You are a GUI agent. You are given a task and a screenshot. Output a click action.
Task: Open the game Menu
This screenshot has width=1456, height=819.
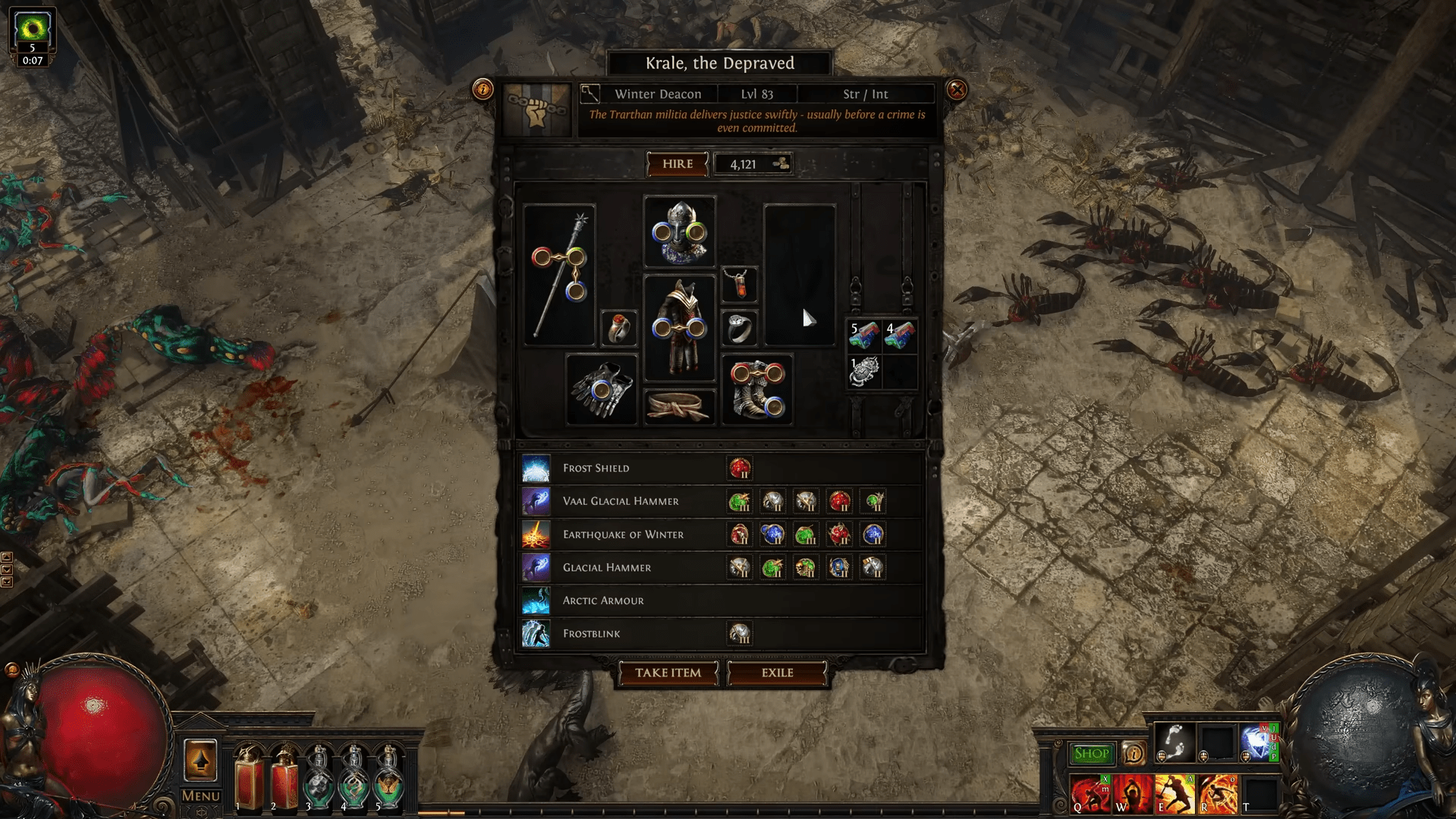pyautogui.click(x=200, y=795)
